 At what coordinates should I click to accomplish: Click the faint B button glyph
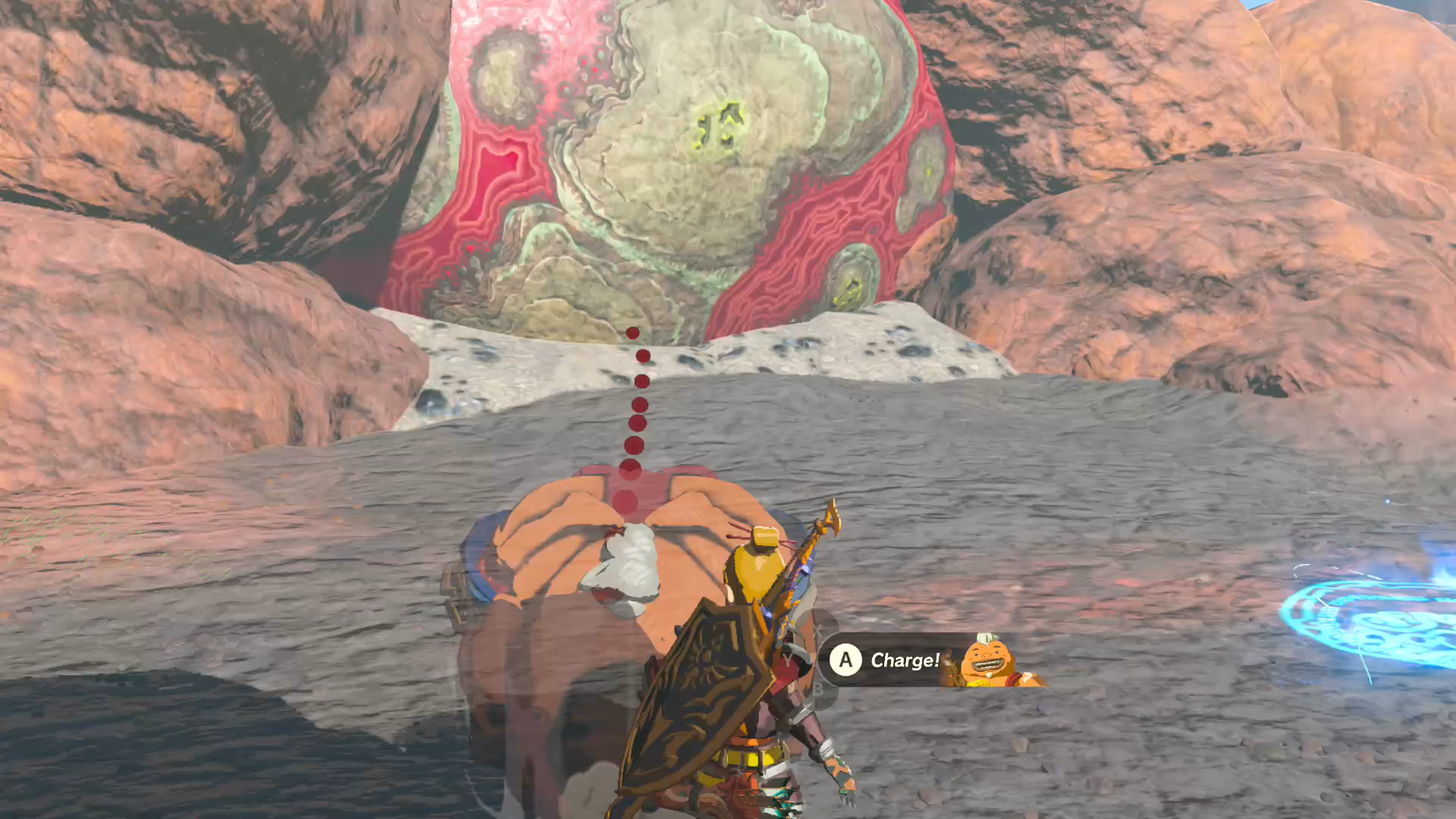click(818, 689)
